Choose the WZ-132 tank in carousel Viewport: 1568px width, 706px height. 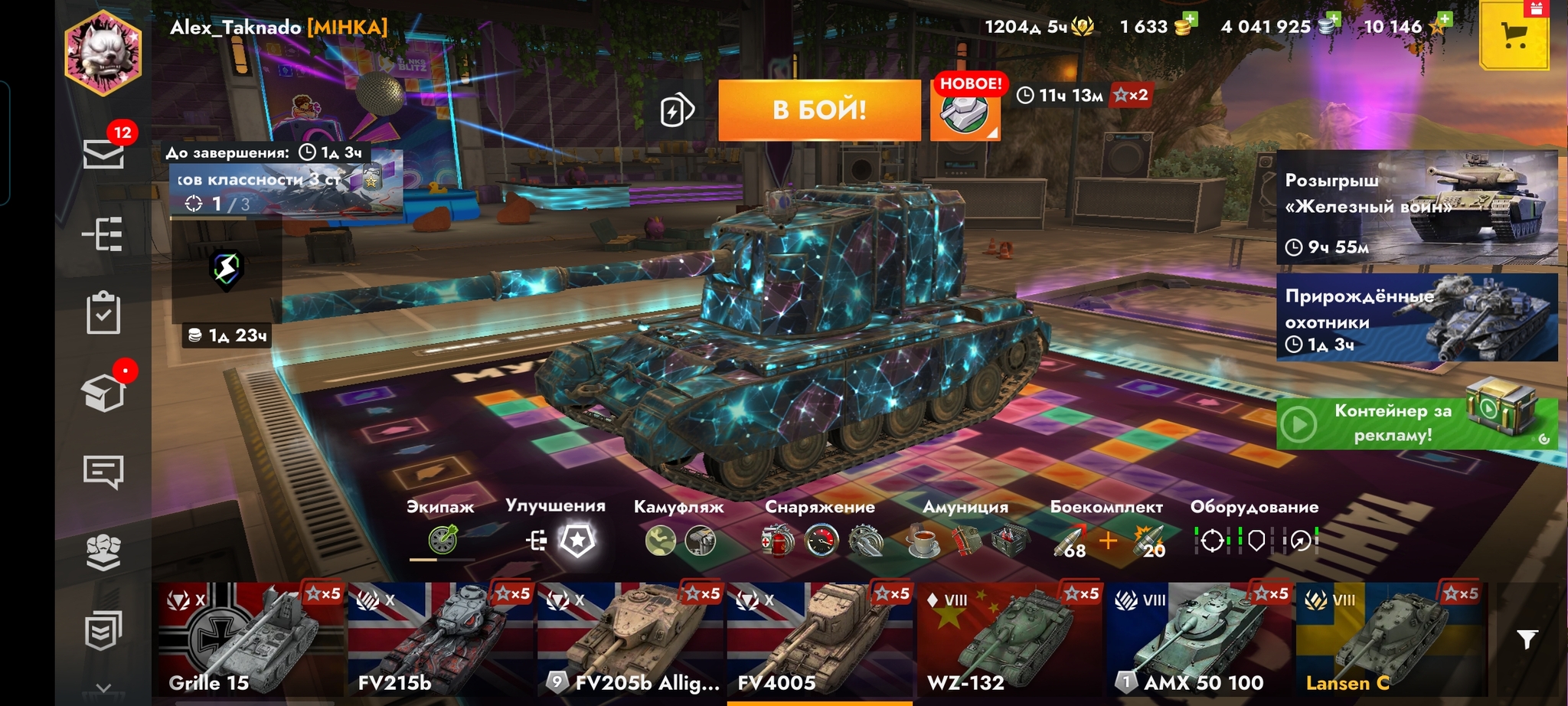coord(1009,639)
